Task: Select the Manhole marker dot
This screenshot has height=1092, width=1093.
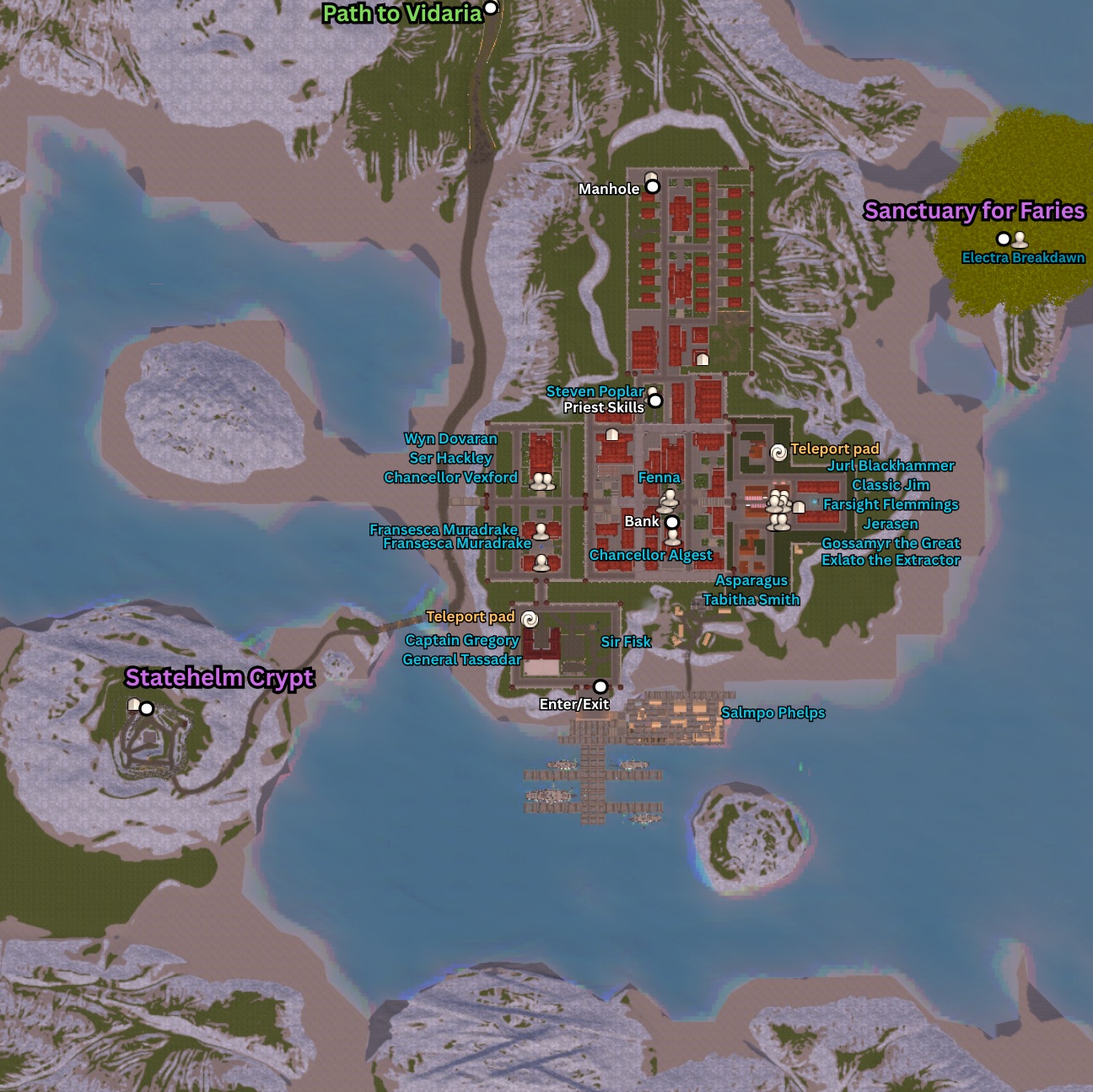Action: point(652,187)
